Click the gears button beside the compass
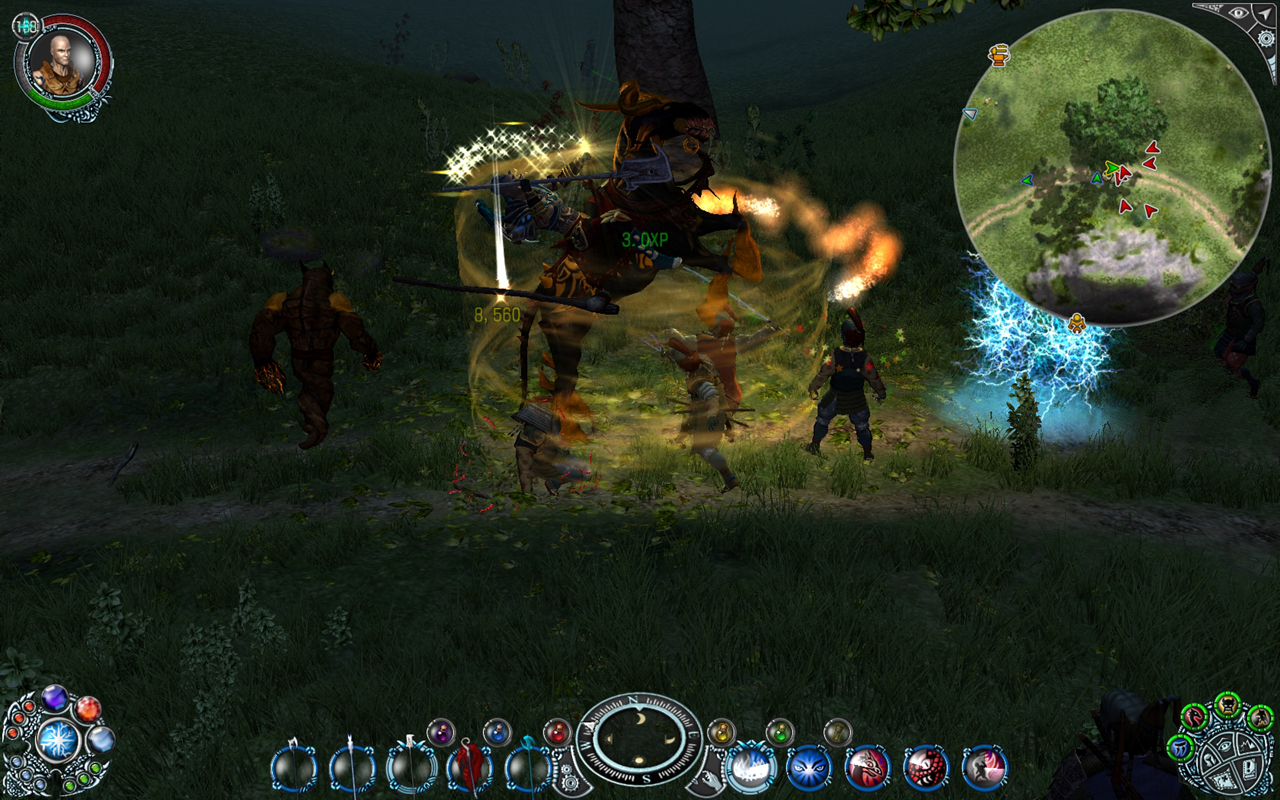 click(570, 775)
